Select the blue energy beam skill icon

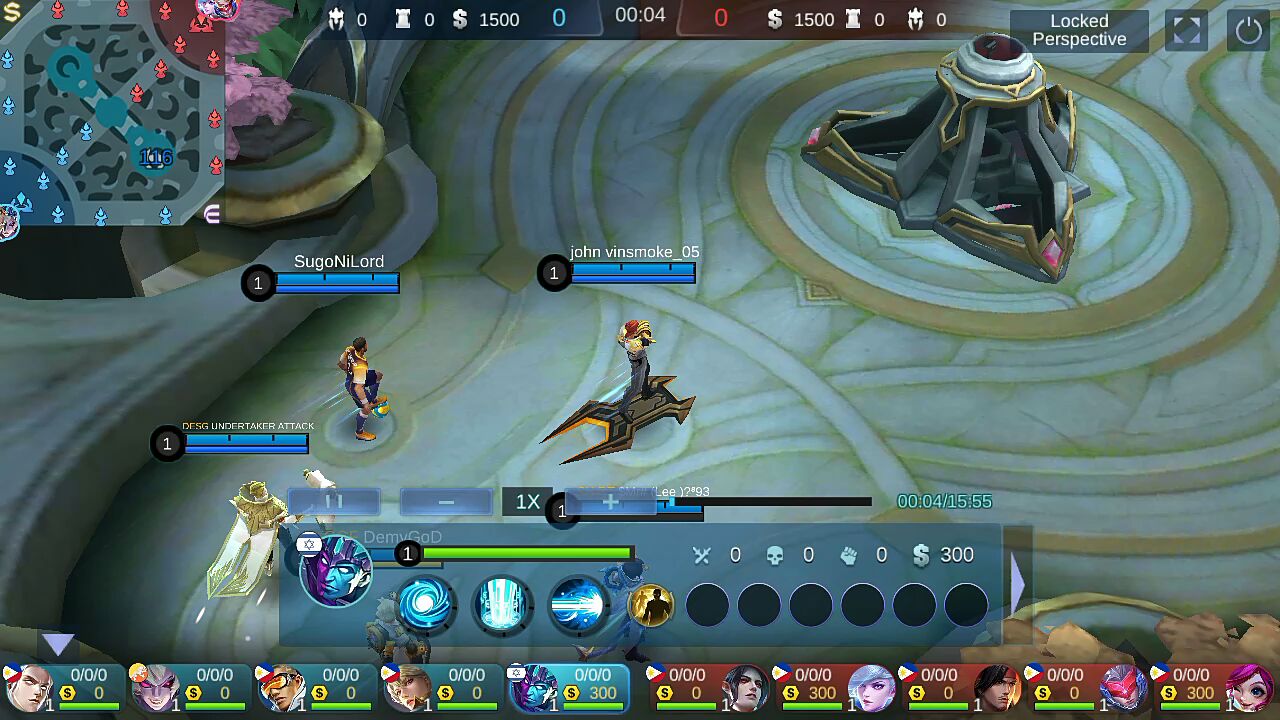tap(579, 604)
